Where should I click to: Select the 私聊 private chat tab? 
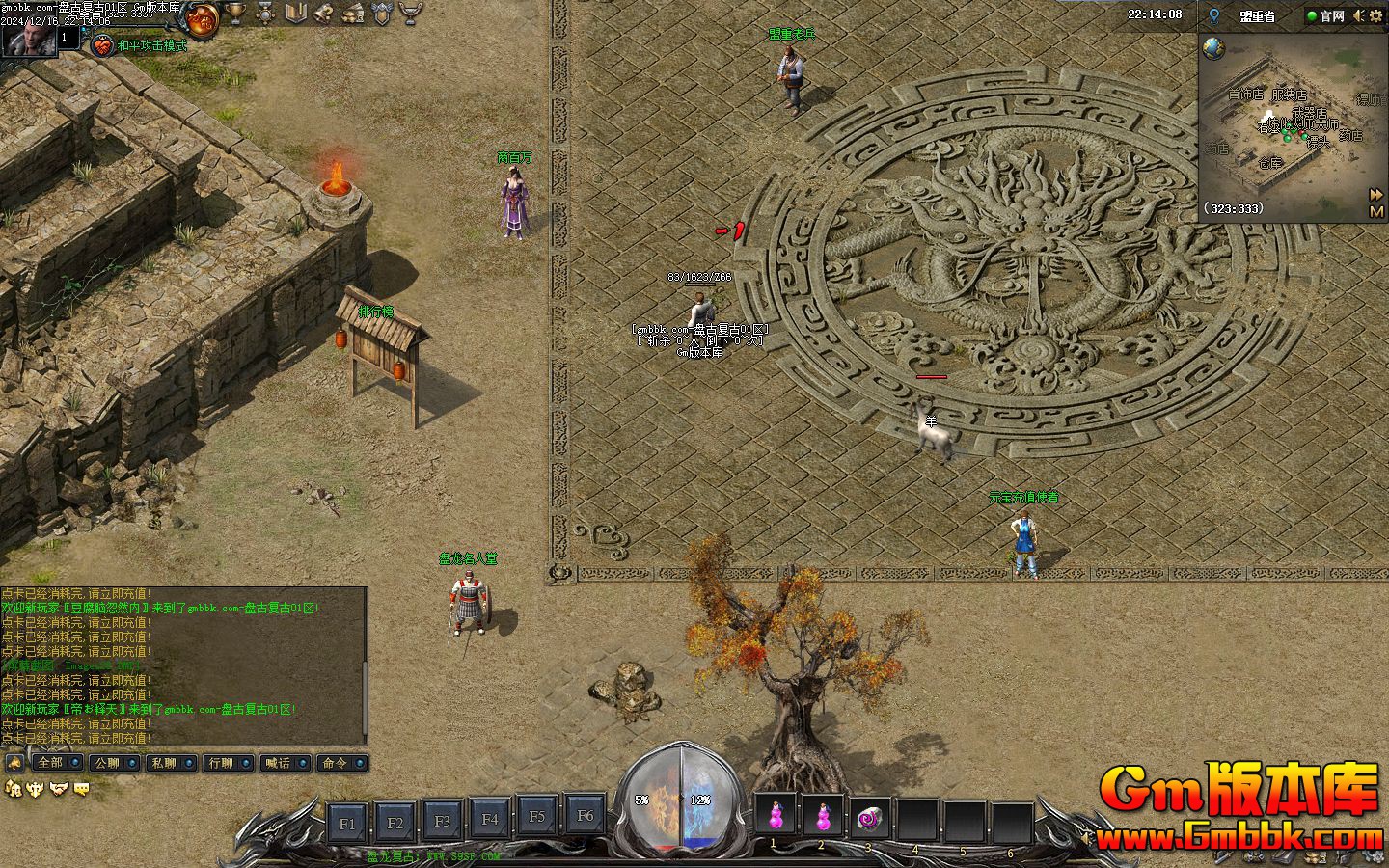pyautogui.click(x=163, y=763)
